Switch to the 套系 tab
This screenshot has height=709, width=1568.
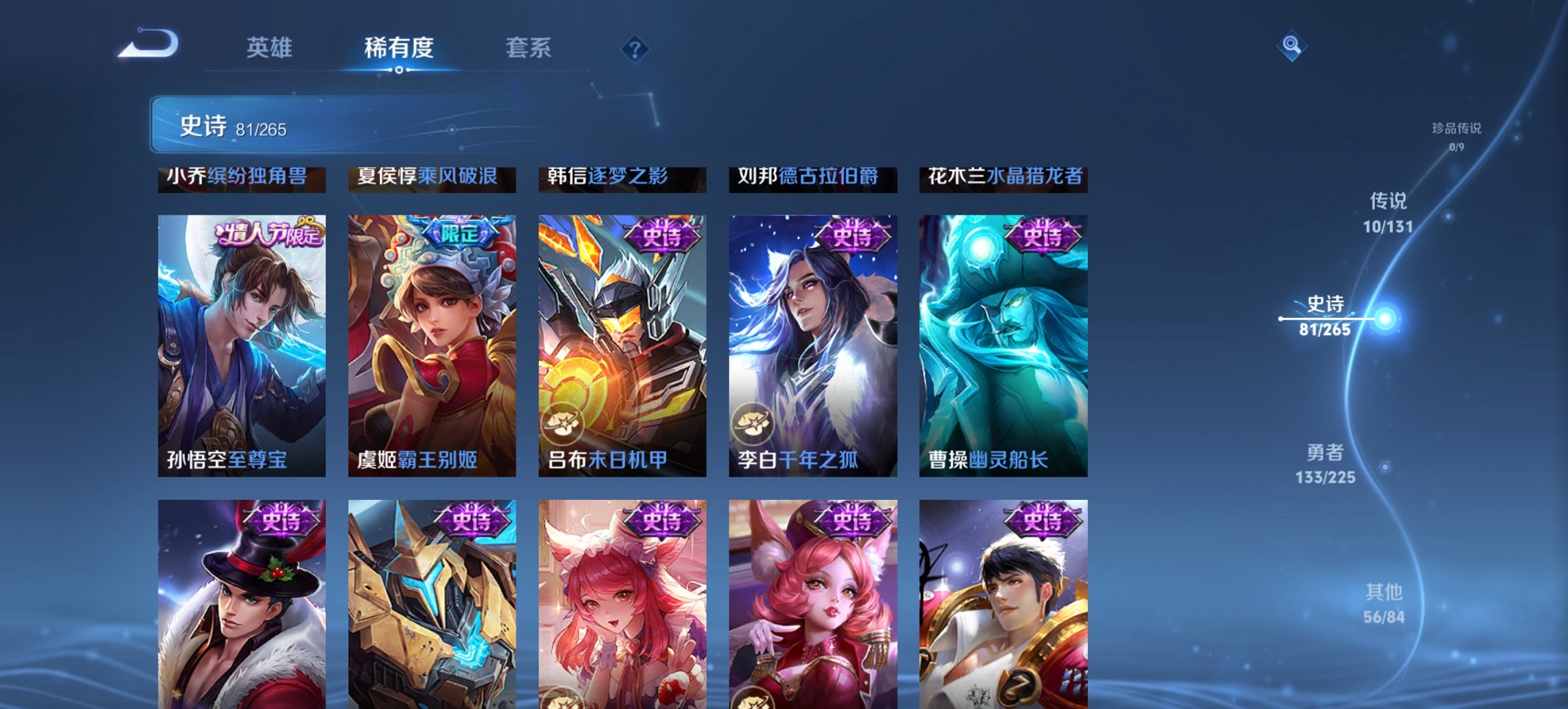pos(529,48)
